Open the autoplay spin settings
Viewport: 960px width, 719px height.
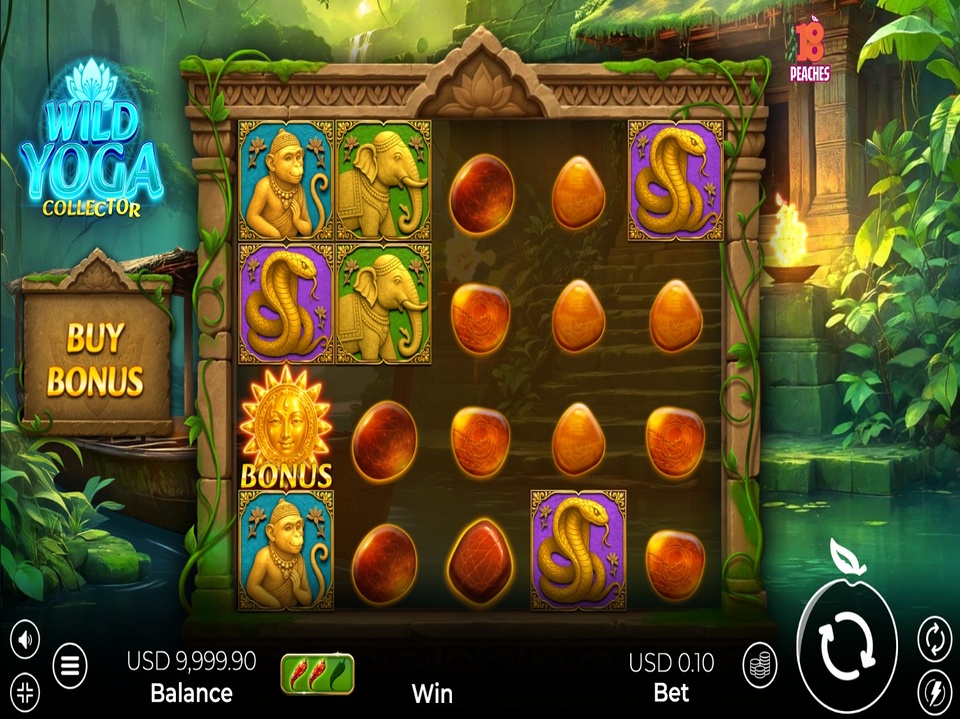(x=934, y=638)
